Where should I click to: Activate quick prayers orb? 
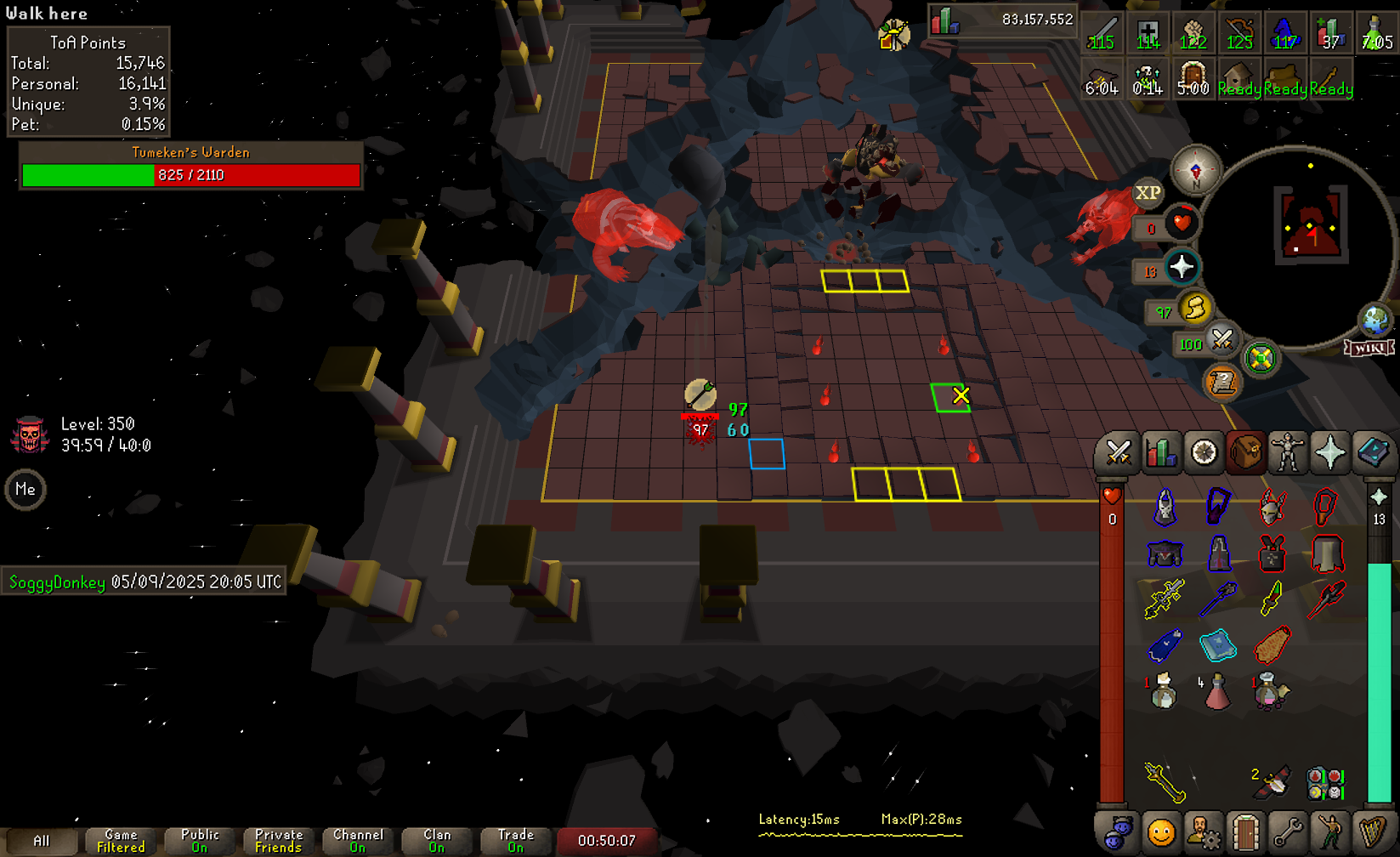pos(1182,268)
